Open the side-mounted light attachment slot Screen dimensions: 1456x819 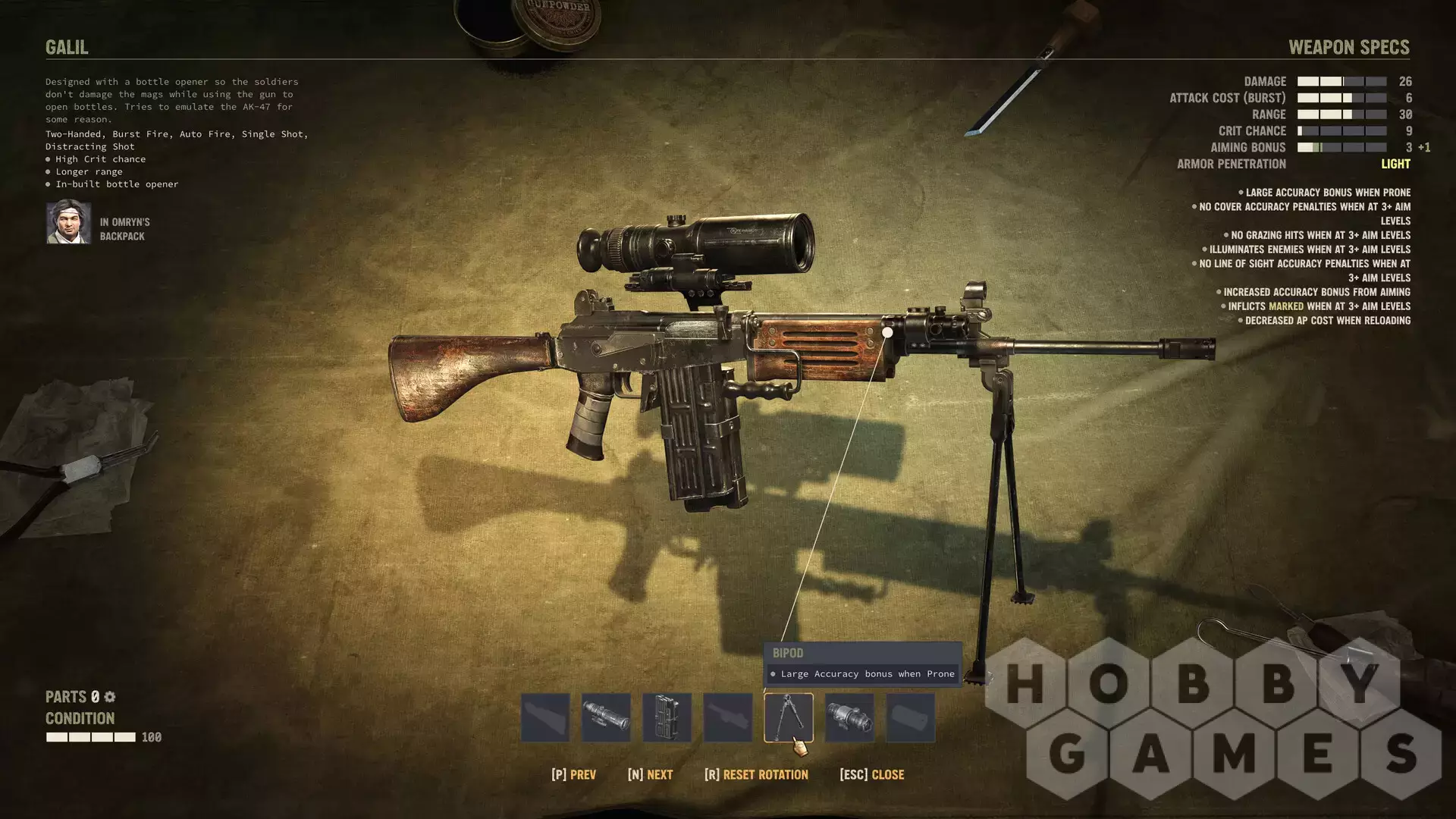click(849, 717)
